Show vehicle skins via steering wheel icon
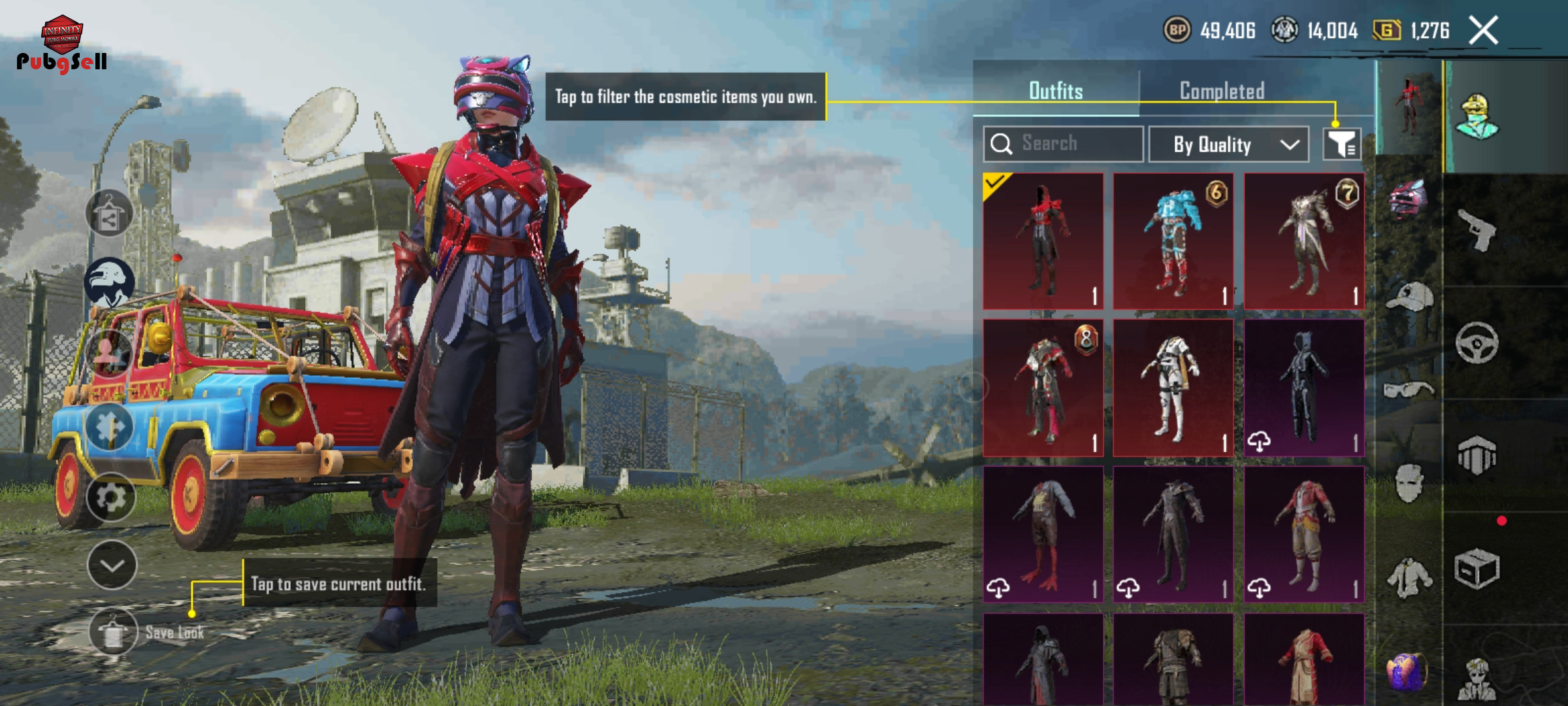Screen dimensions: 1568x706 (x=1478, y=343)
